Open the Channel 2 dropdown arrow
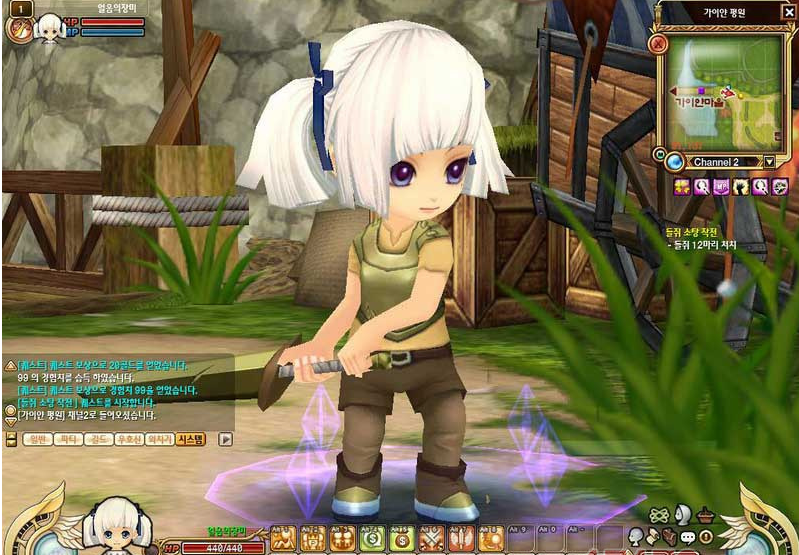Screen dimensions: 799x555 point(769,162)
